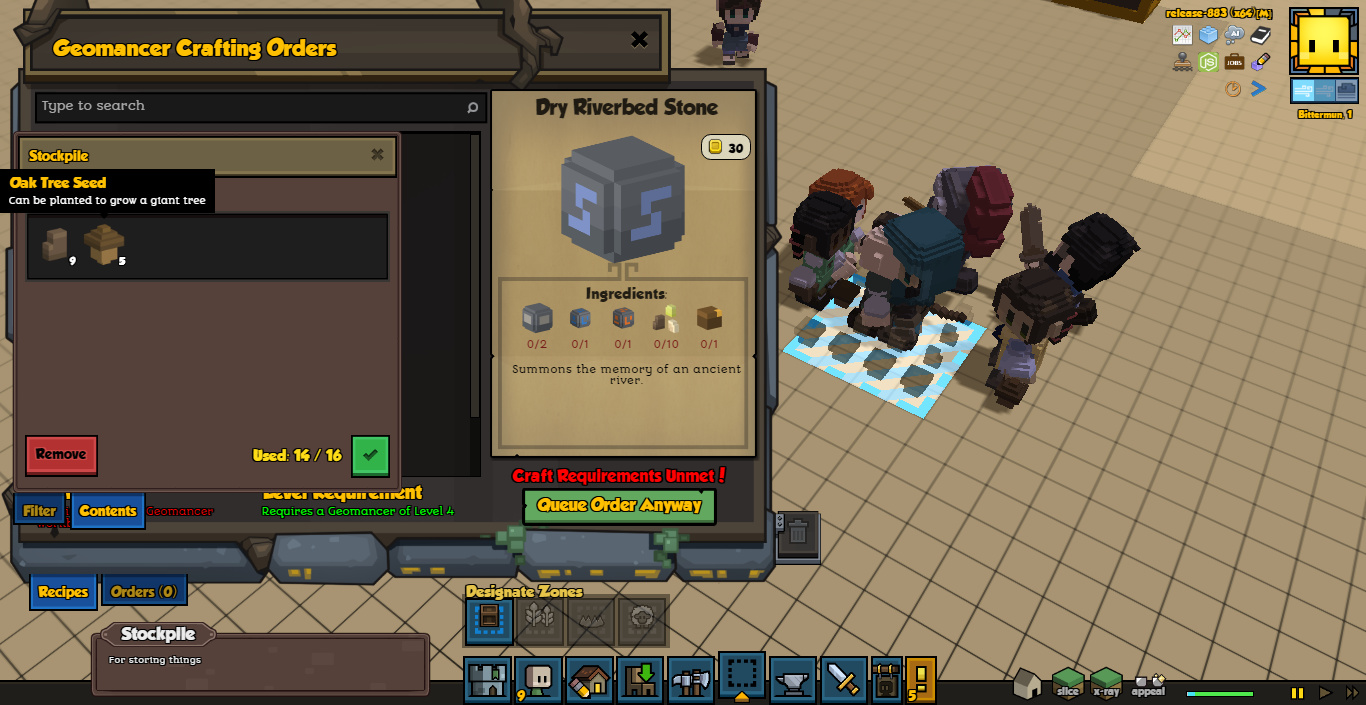Open the black journal book icon
1366x705 pixels.
pyautogui.click(x=1260, y=35)
